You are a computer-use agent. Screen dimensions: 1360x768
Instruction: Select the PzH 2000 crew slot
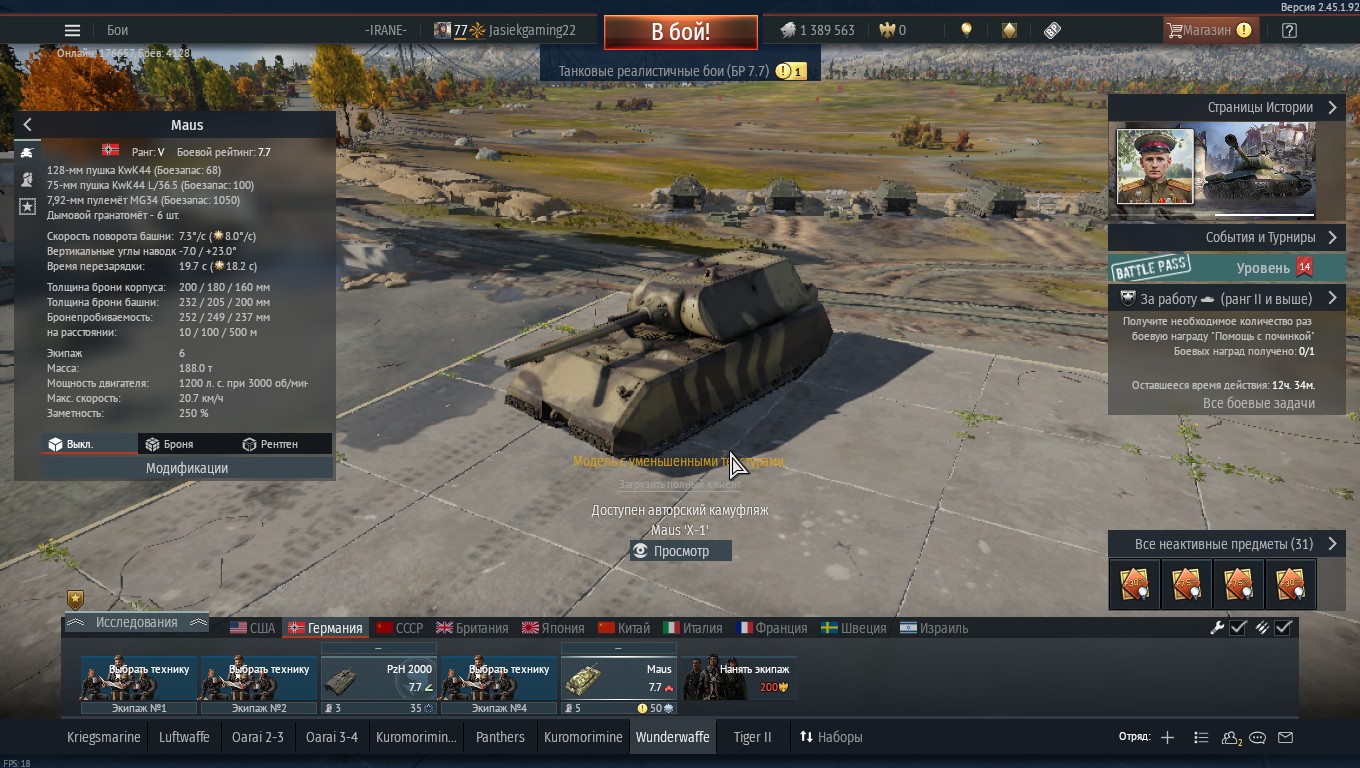[378, 679]
